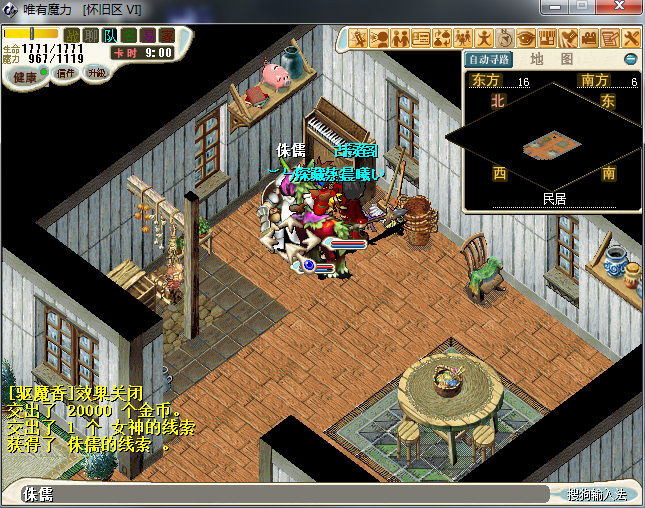Toggle the 易 trade switch
Image resolution: width=645 pixels, height=508 pixels.
(x=147, y=36)
